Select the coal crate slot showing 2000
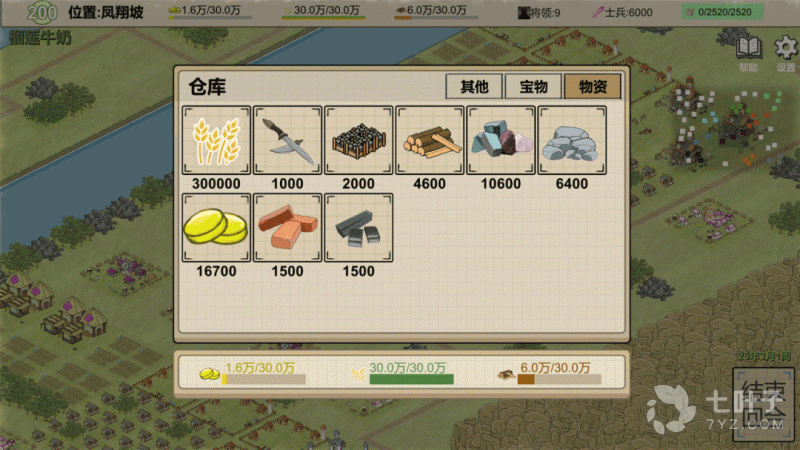Screen dimensions: 800x450 tap(358, 140)
